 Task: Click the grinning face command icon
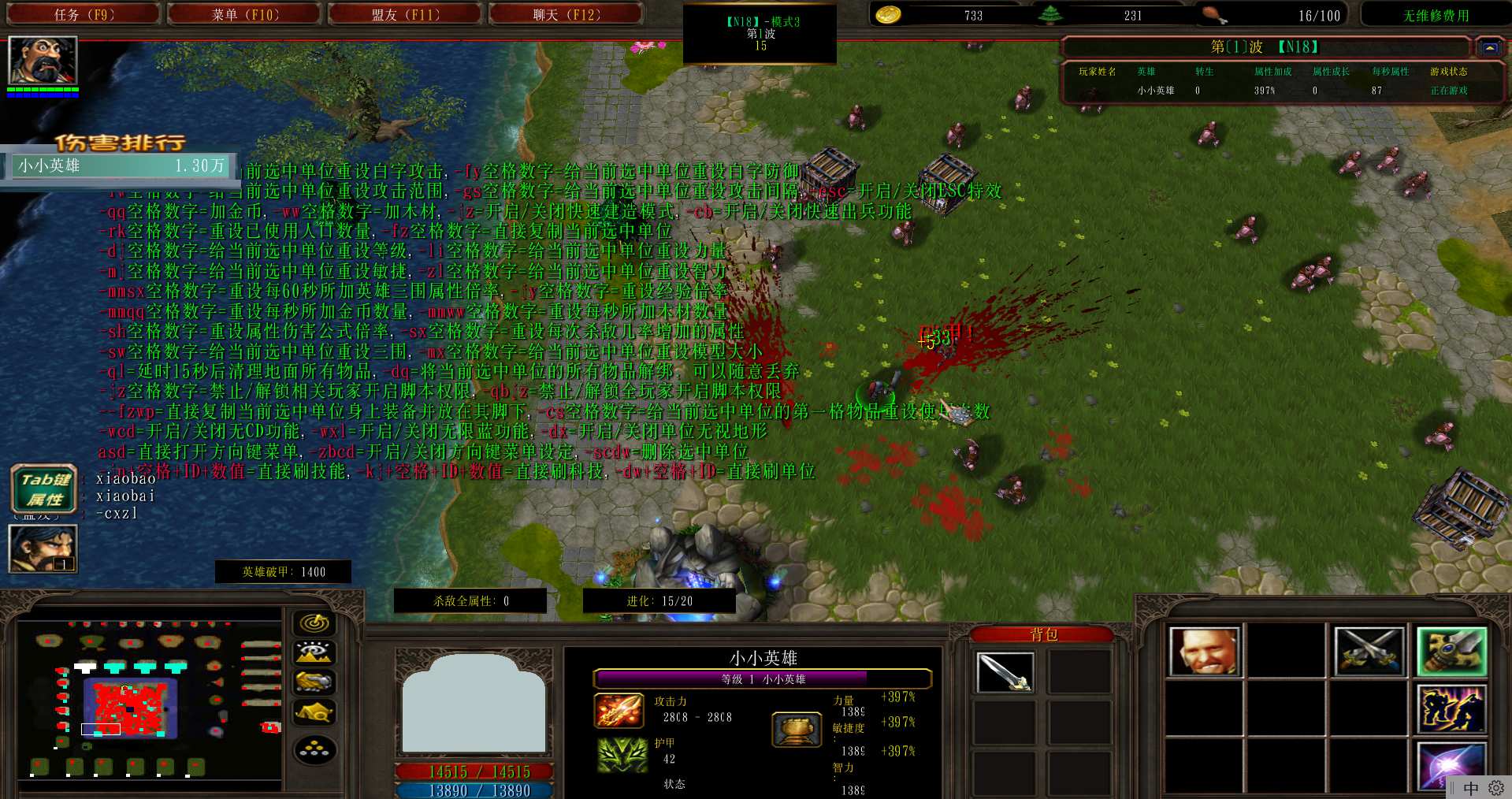1204,652
